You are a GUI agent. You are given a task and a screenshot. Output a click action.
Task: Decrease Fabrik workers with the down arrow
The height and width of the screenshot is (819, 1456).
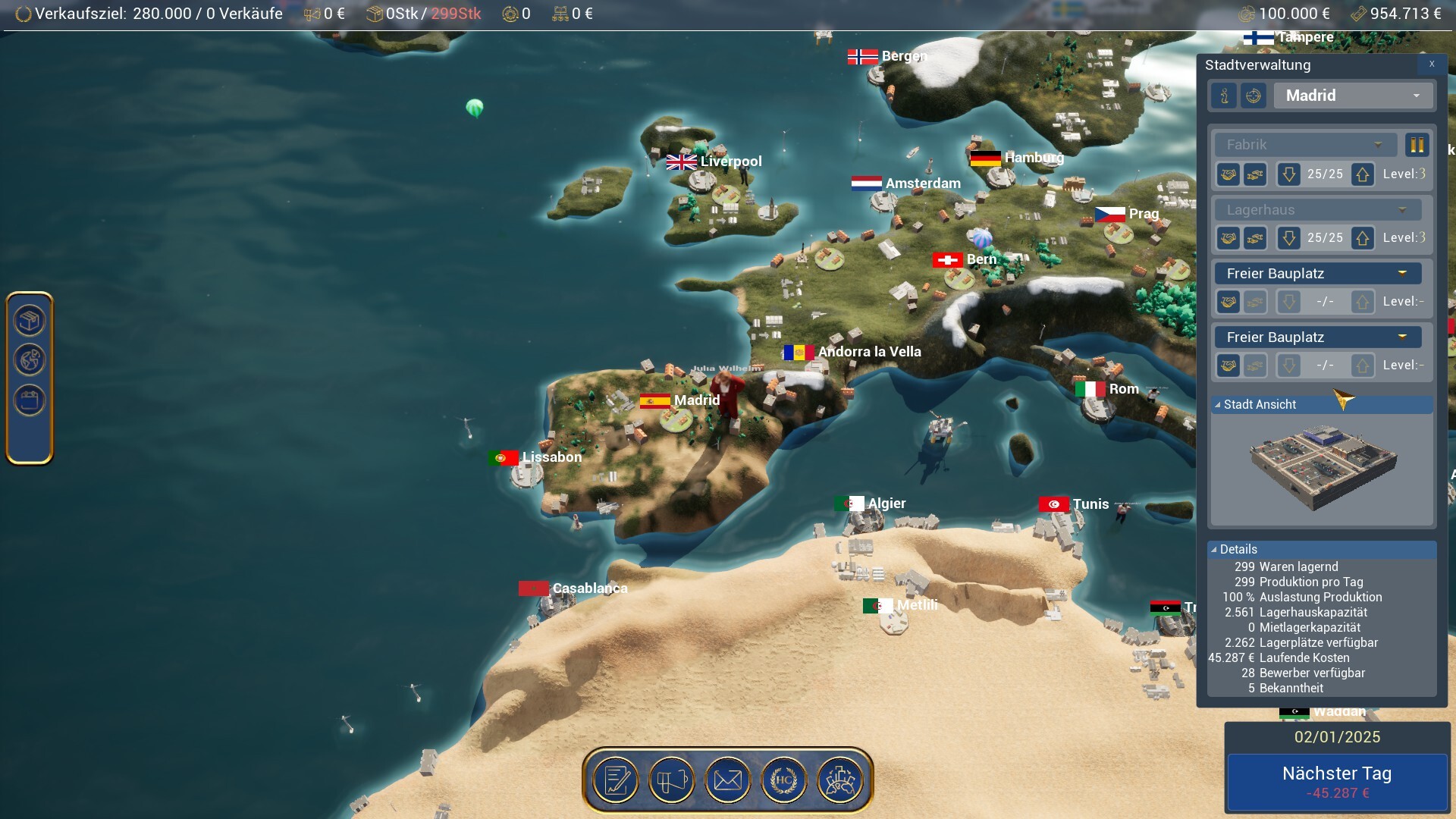coord(1288,174)
